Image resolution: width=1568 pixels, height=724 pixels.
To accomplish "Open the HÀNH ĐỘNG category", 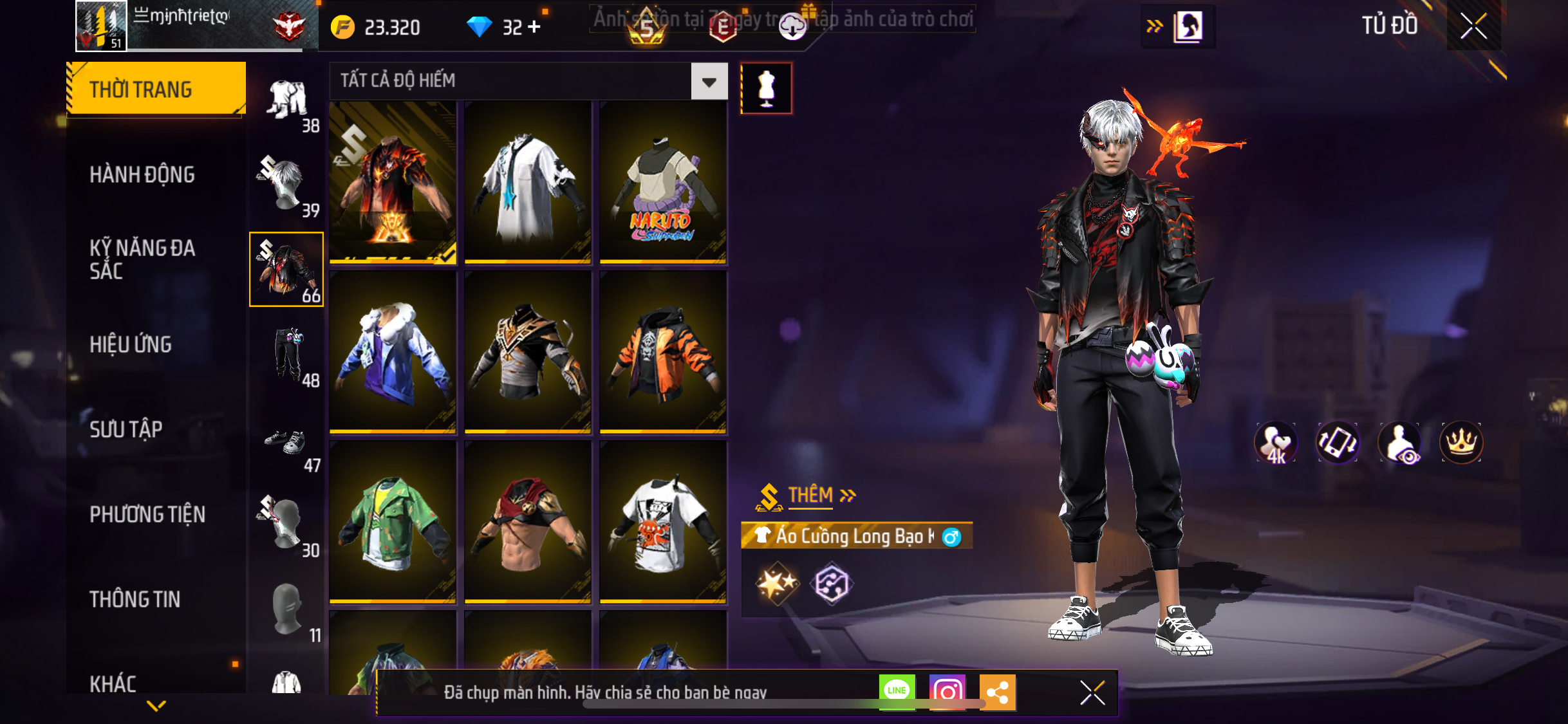I will click(142, 174).
